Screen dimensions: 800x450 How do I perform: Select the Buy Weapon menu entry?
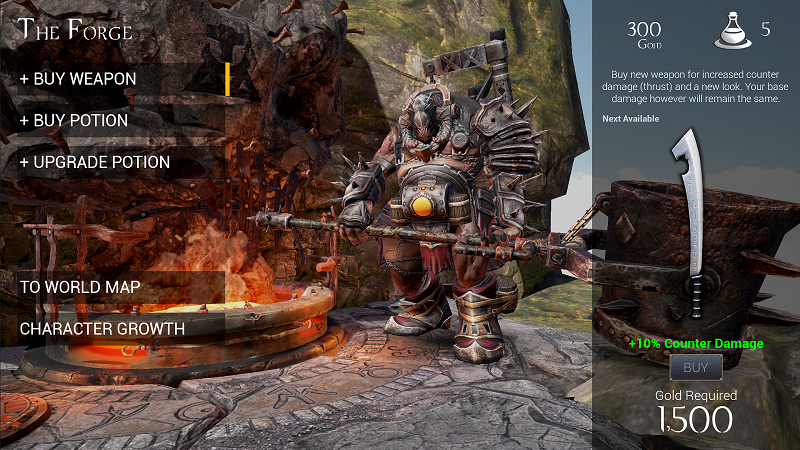(x=78, y=79)
